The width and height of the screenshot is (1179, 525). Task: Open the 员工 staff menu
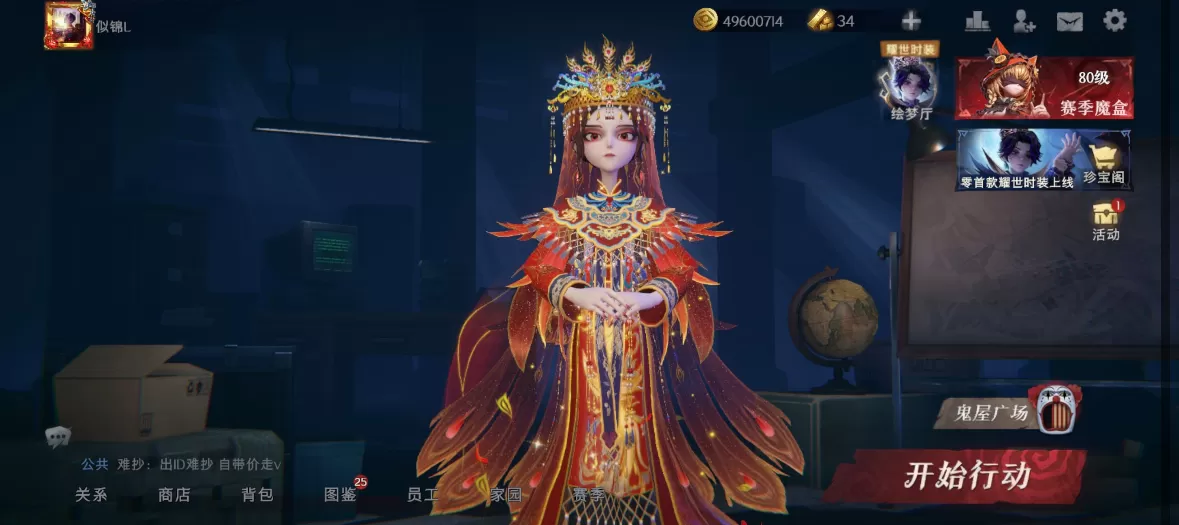(423, 494)
